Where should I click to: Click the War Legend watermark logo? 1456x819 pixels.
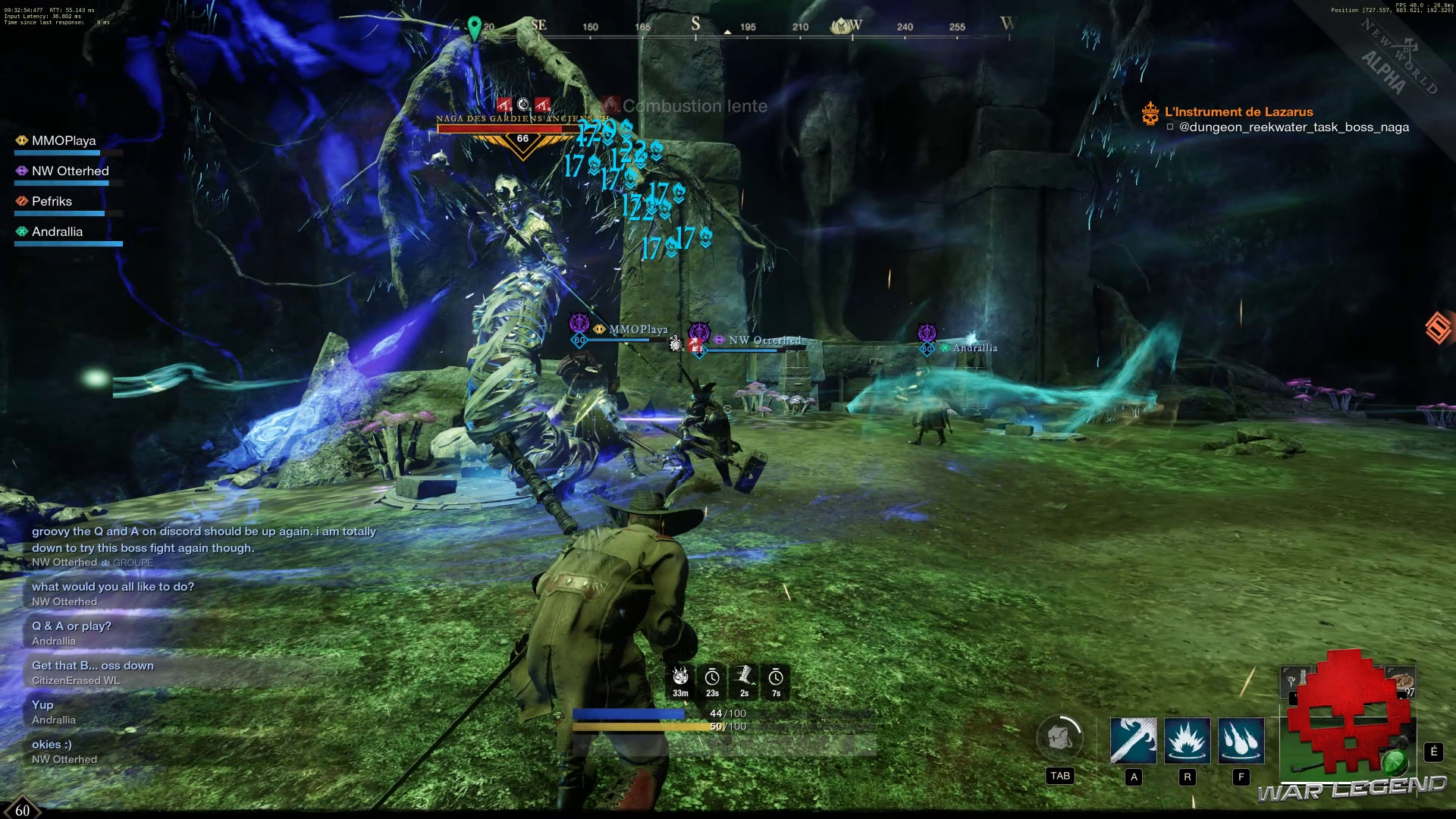point(1351,789)
